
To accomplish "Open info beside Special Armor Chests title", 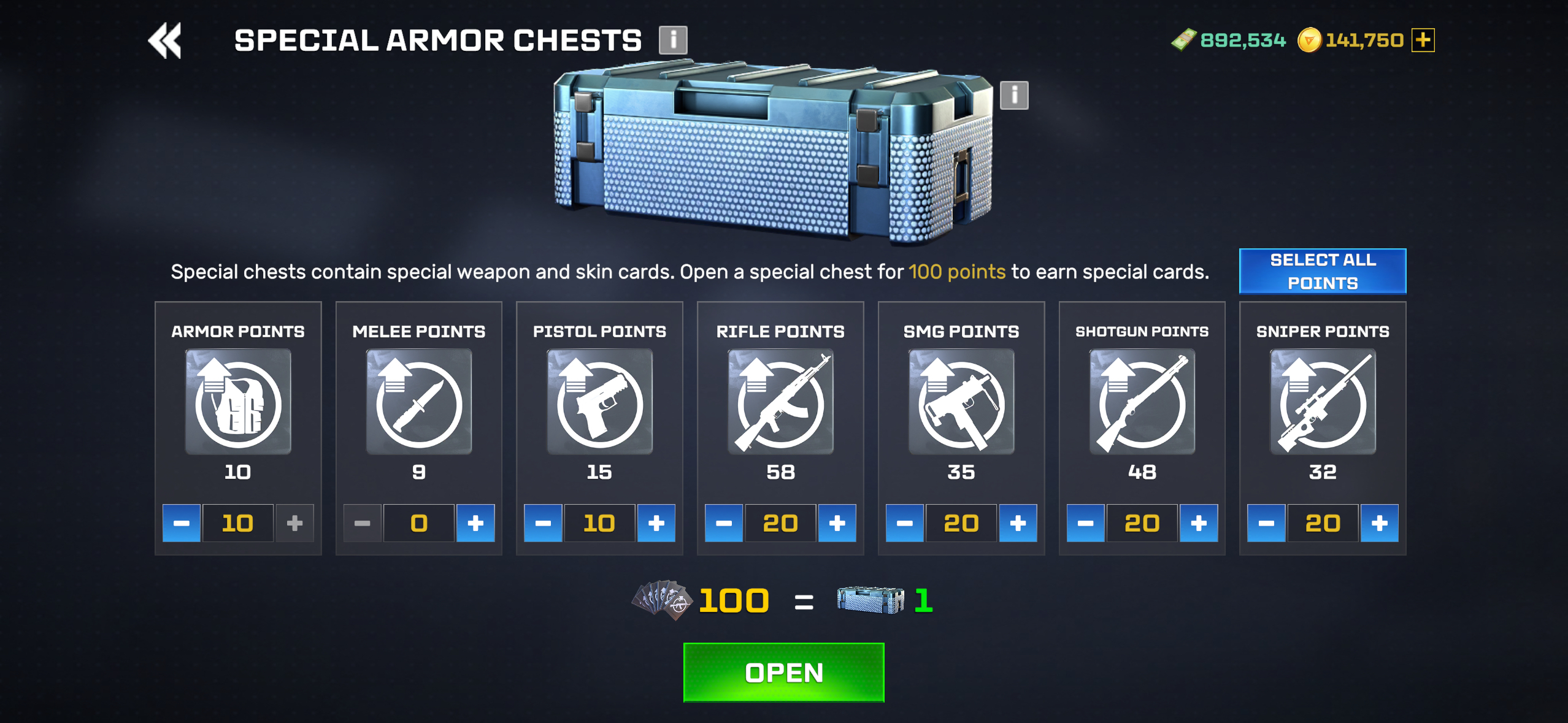I will (x=672, y=40).
